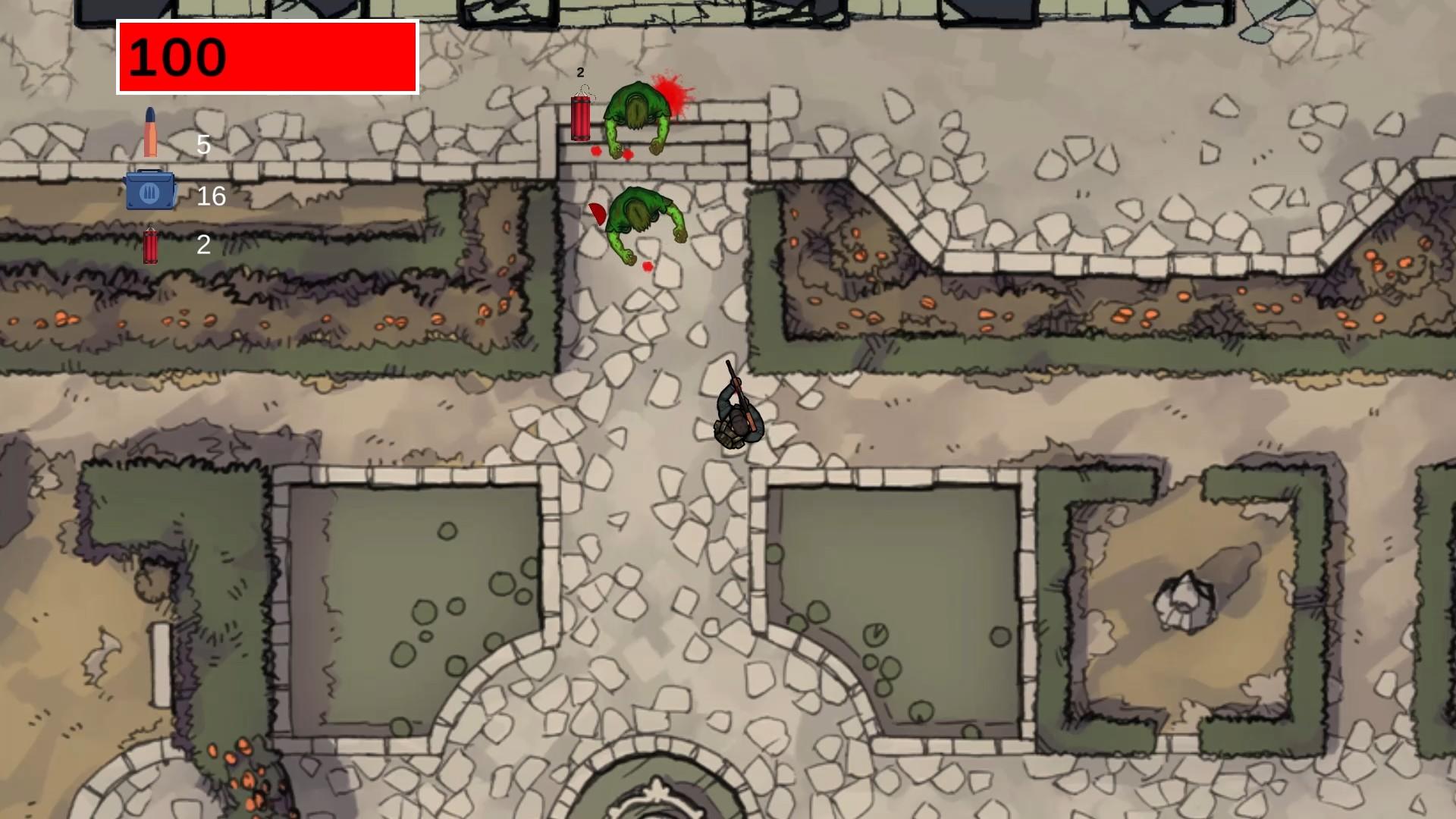Click the count 16 beside the ammo crate
Image resolution: width=1456 pixels, height=819 pixels.
[211, 196]
